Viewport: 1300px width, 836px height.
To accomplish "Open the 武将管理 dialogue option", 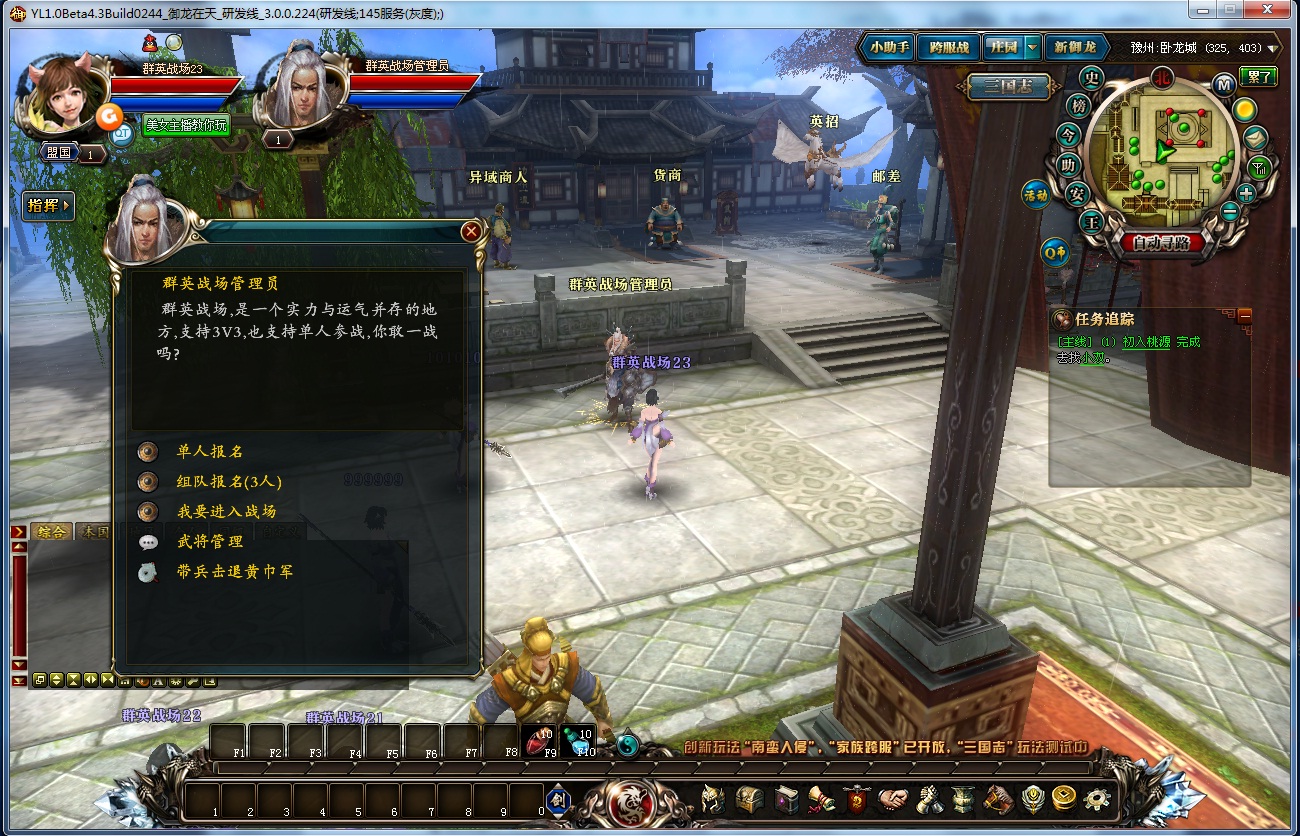I will click(210, 542).
